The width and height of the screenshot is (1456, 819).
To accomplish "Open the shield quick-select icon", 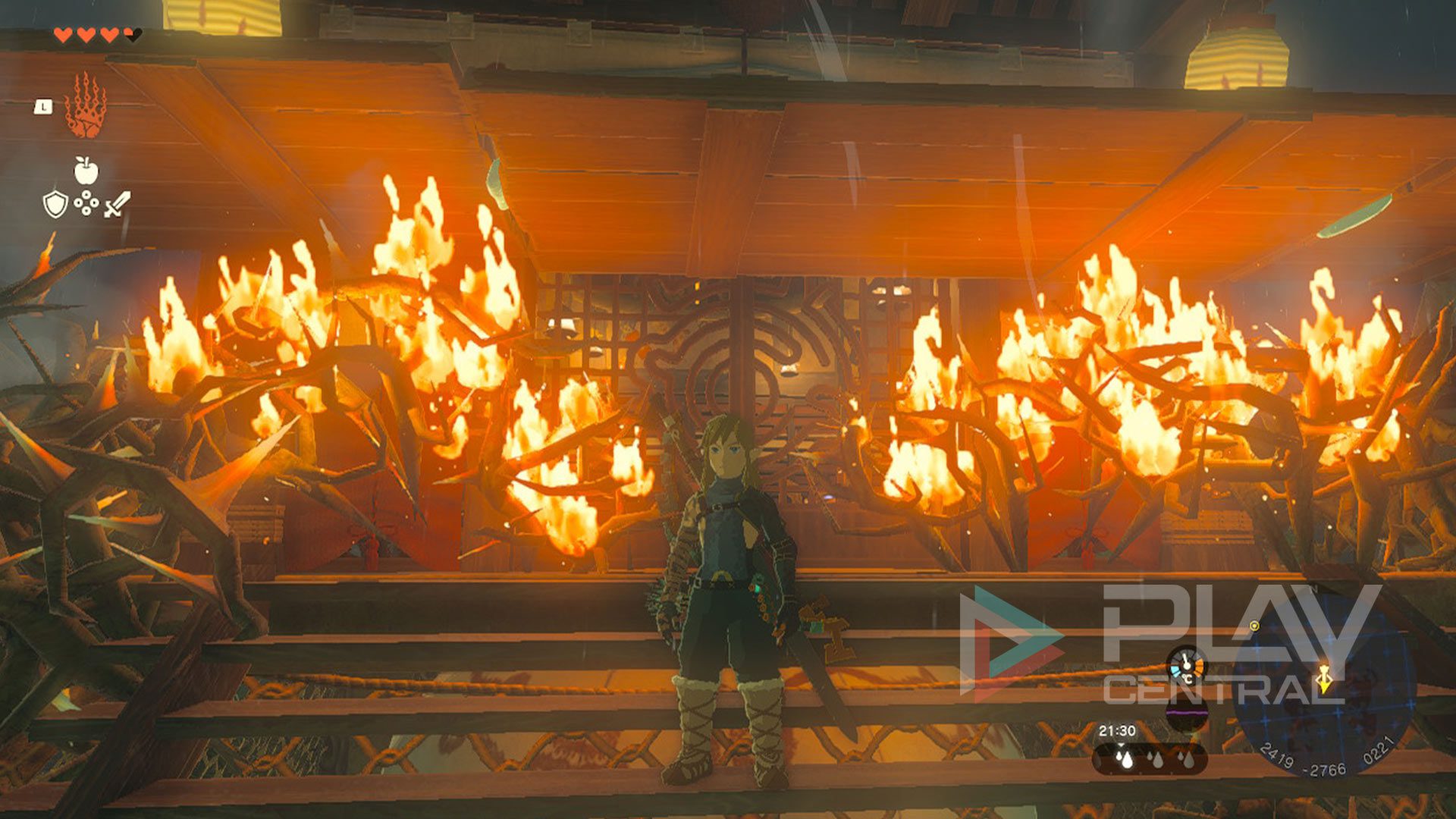I will tap(55, 204).
